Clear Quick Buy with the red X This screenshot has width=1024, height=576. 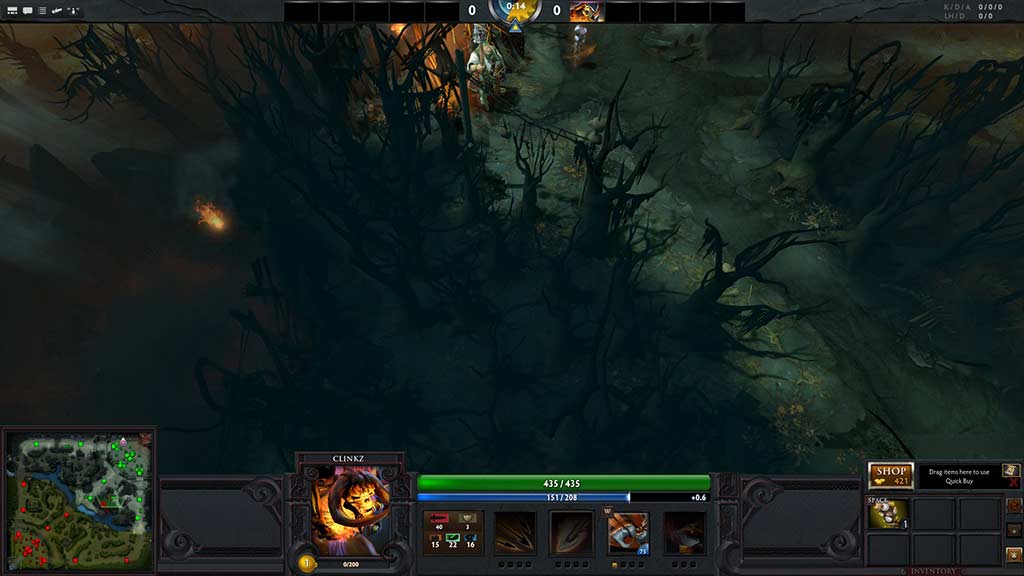1013,483
